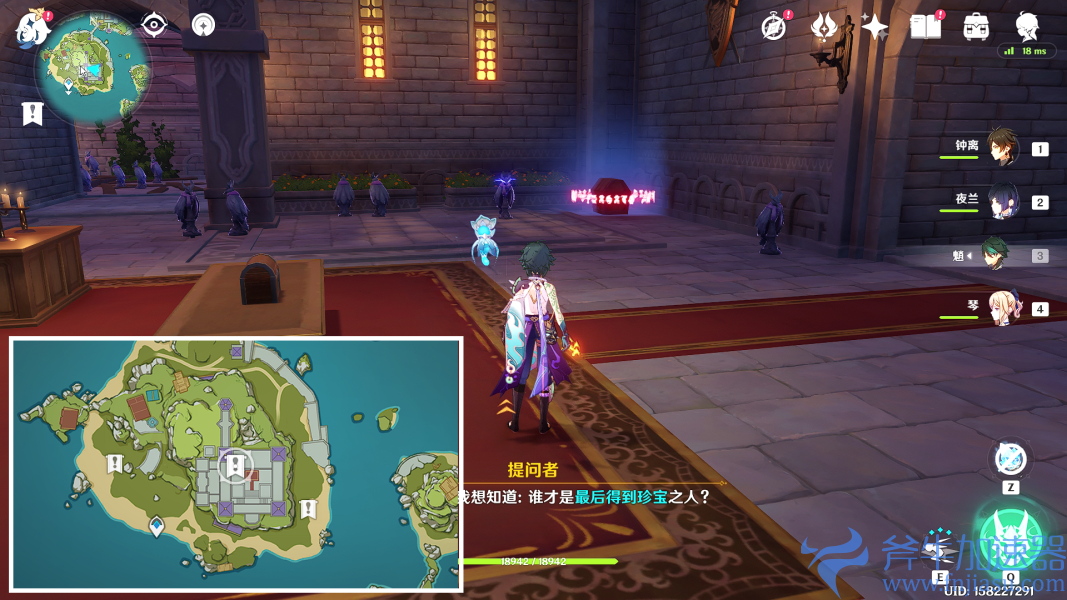The height and width of the screenshot is (600, 1067).
Task: Open the compass events icon
Action: click(x=773, y=27)
